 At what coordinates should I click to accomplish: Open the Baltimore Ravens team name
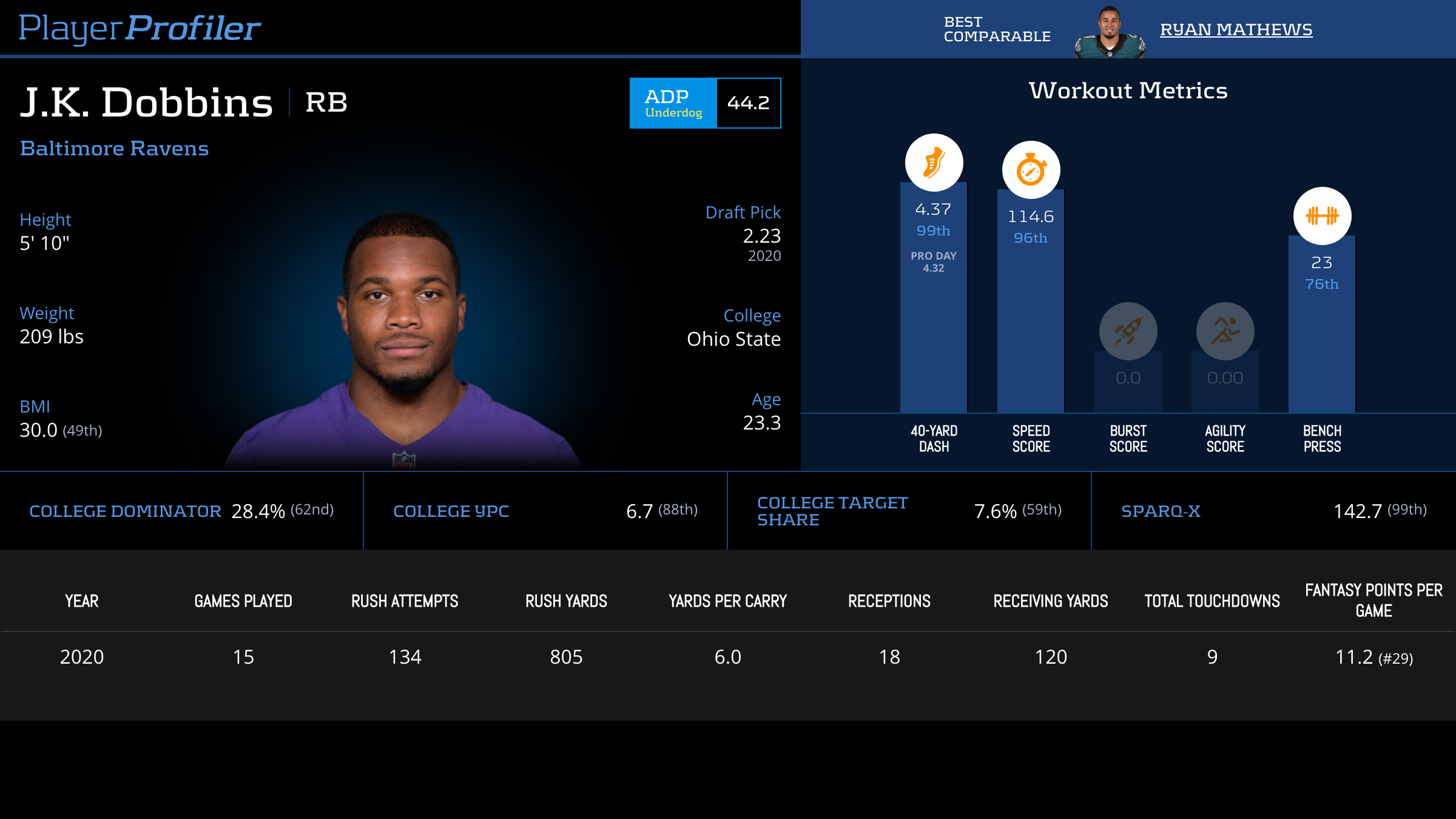click(114, 149)
